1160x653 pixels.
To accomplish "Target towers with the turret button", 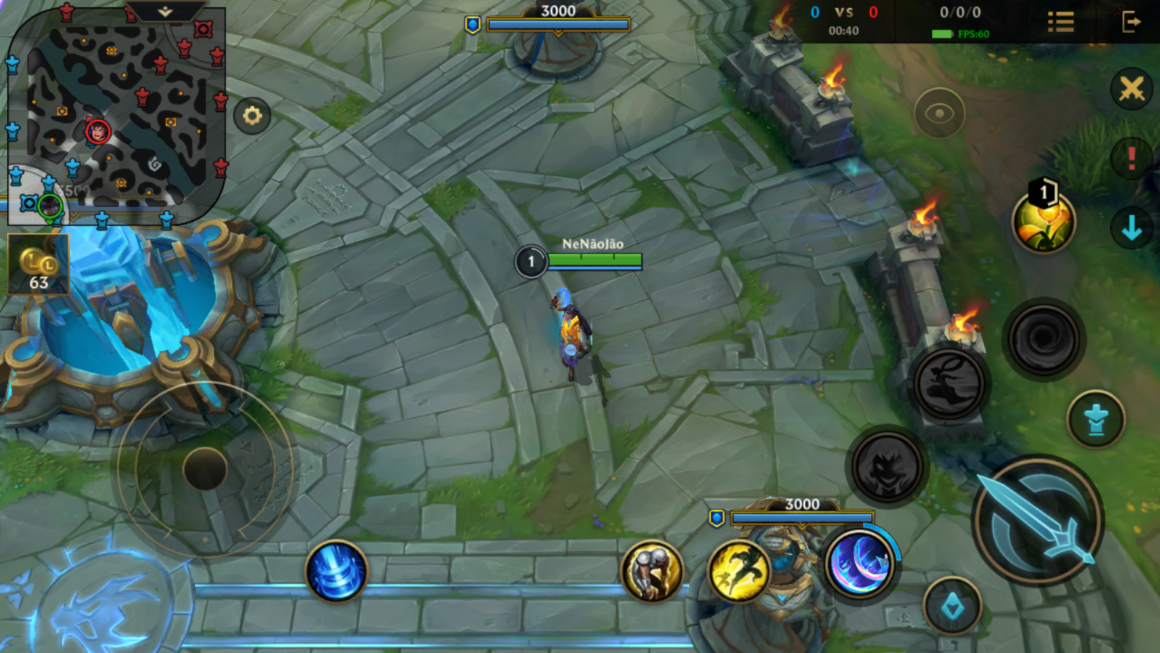I will point(1096,418).
